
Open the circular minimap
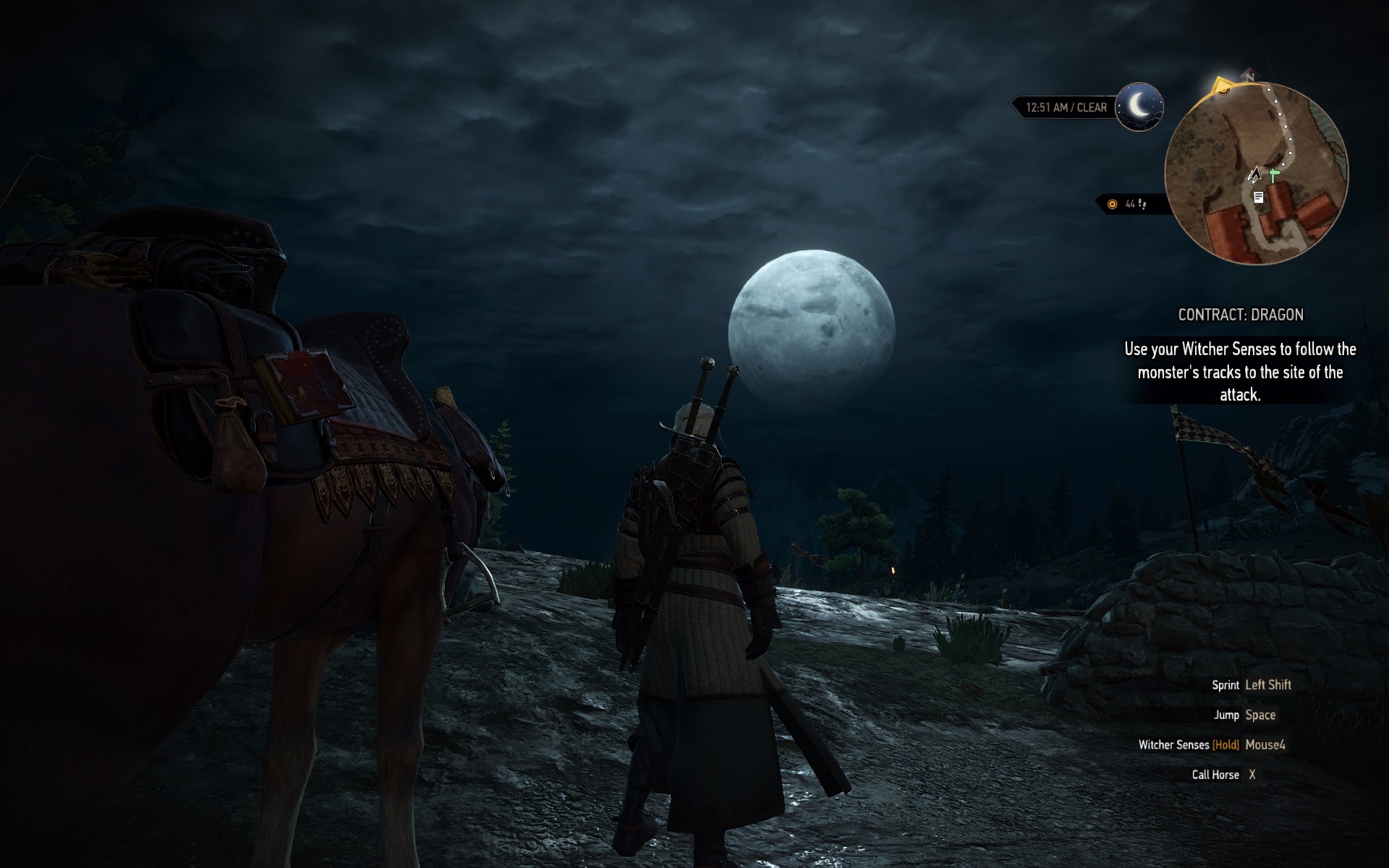[1257, 171]
